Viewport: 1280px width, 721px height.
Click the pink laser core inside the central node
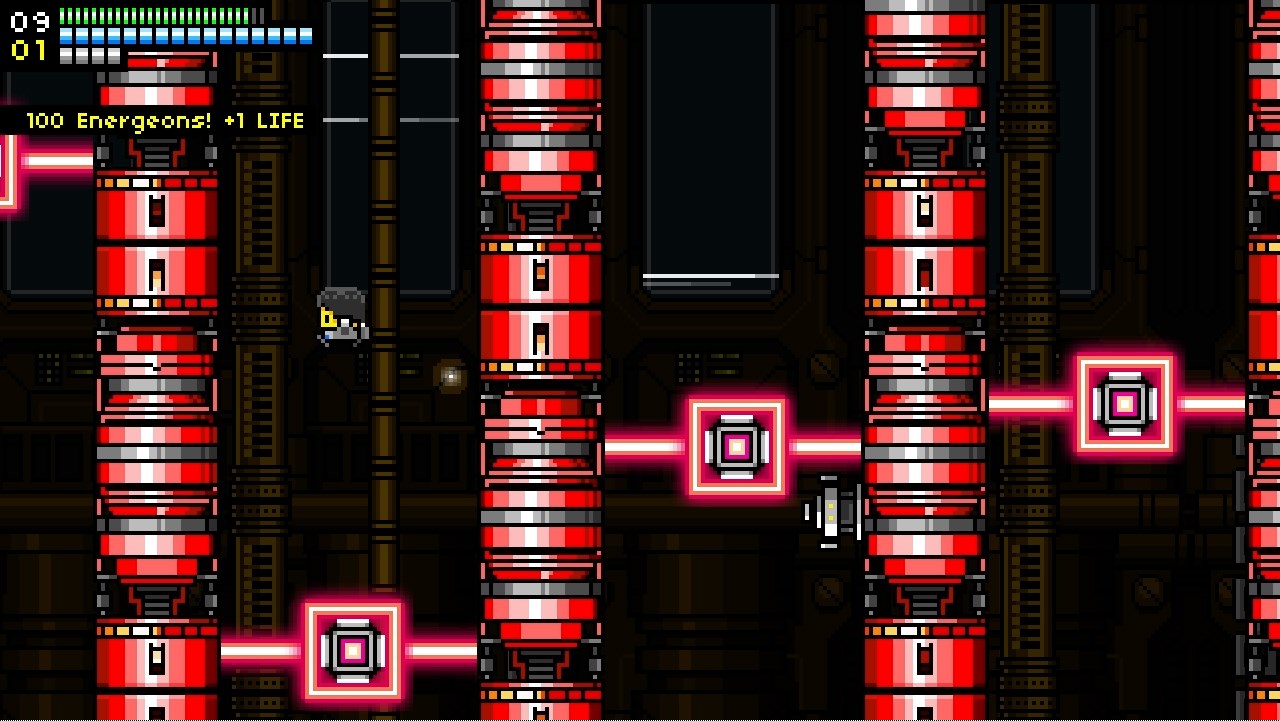[x=737, y=448]
